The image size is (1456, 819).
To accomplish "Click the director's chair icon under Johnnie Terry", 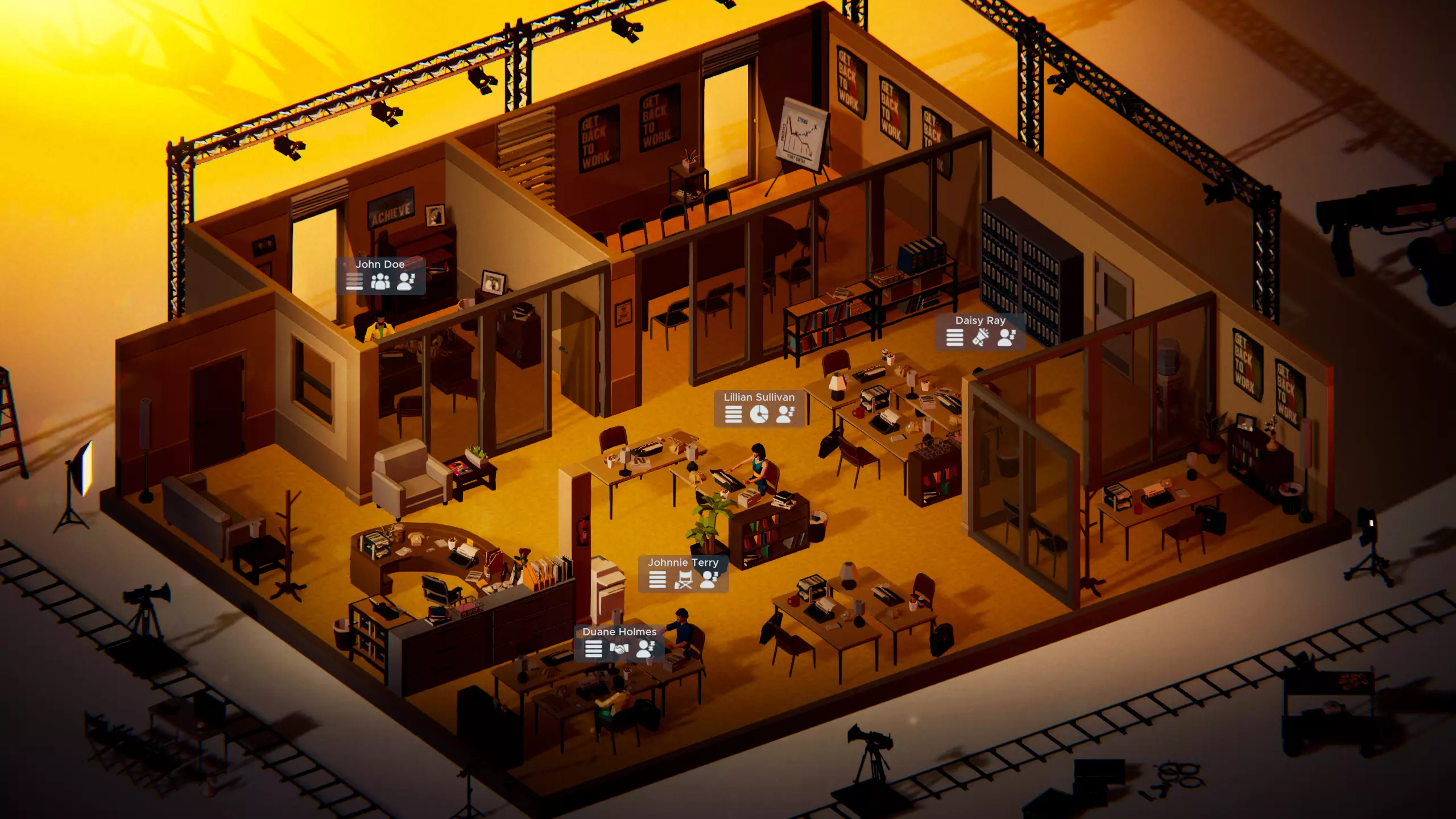I will click(x=682, y=580).
